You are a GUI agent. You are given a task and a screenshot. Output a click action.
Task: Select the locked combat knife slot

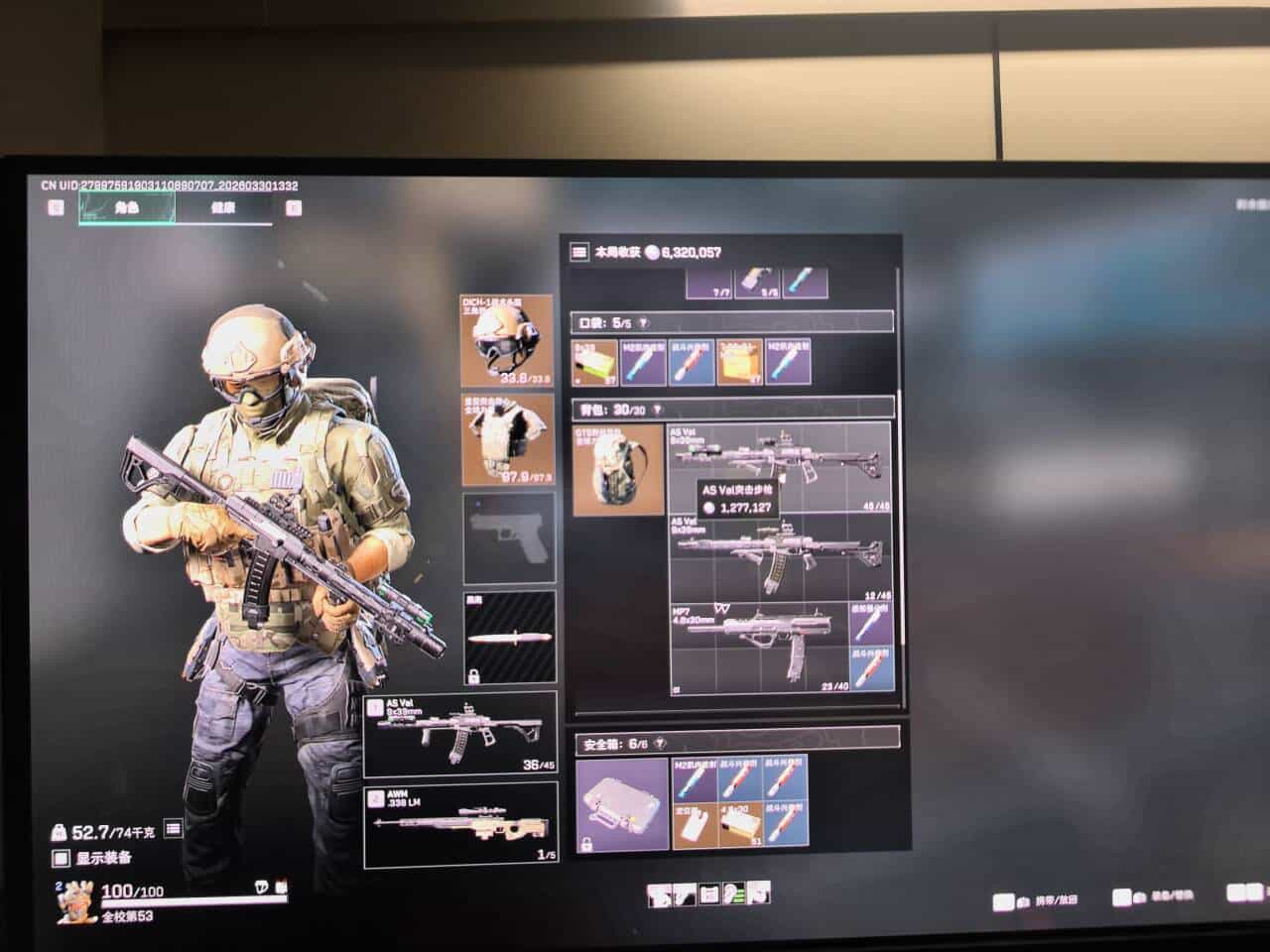[x=508, y=639]
